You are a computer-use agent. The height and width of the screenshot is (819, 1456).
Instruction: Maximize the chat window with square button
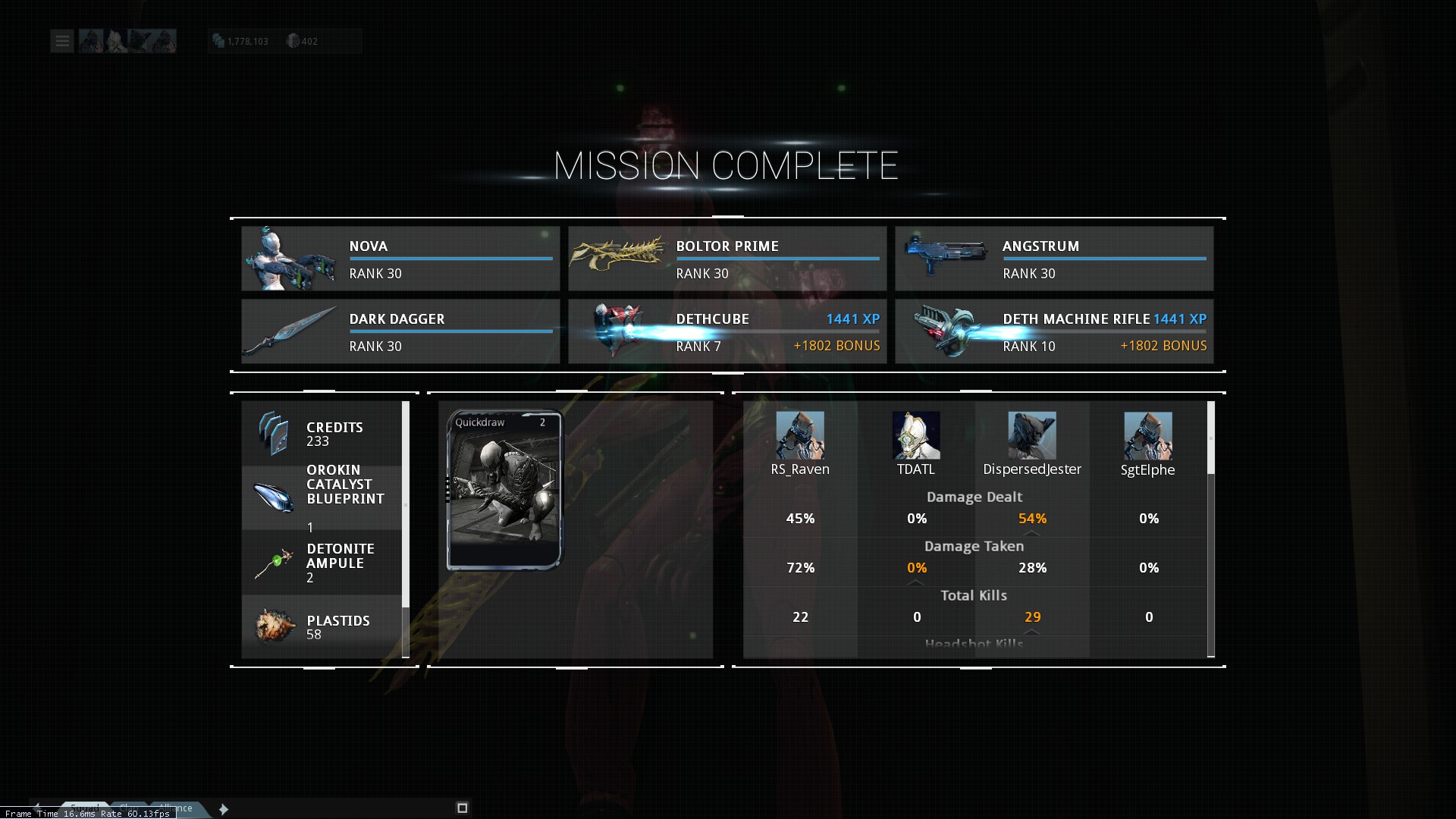[x=462, y=808]
